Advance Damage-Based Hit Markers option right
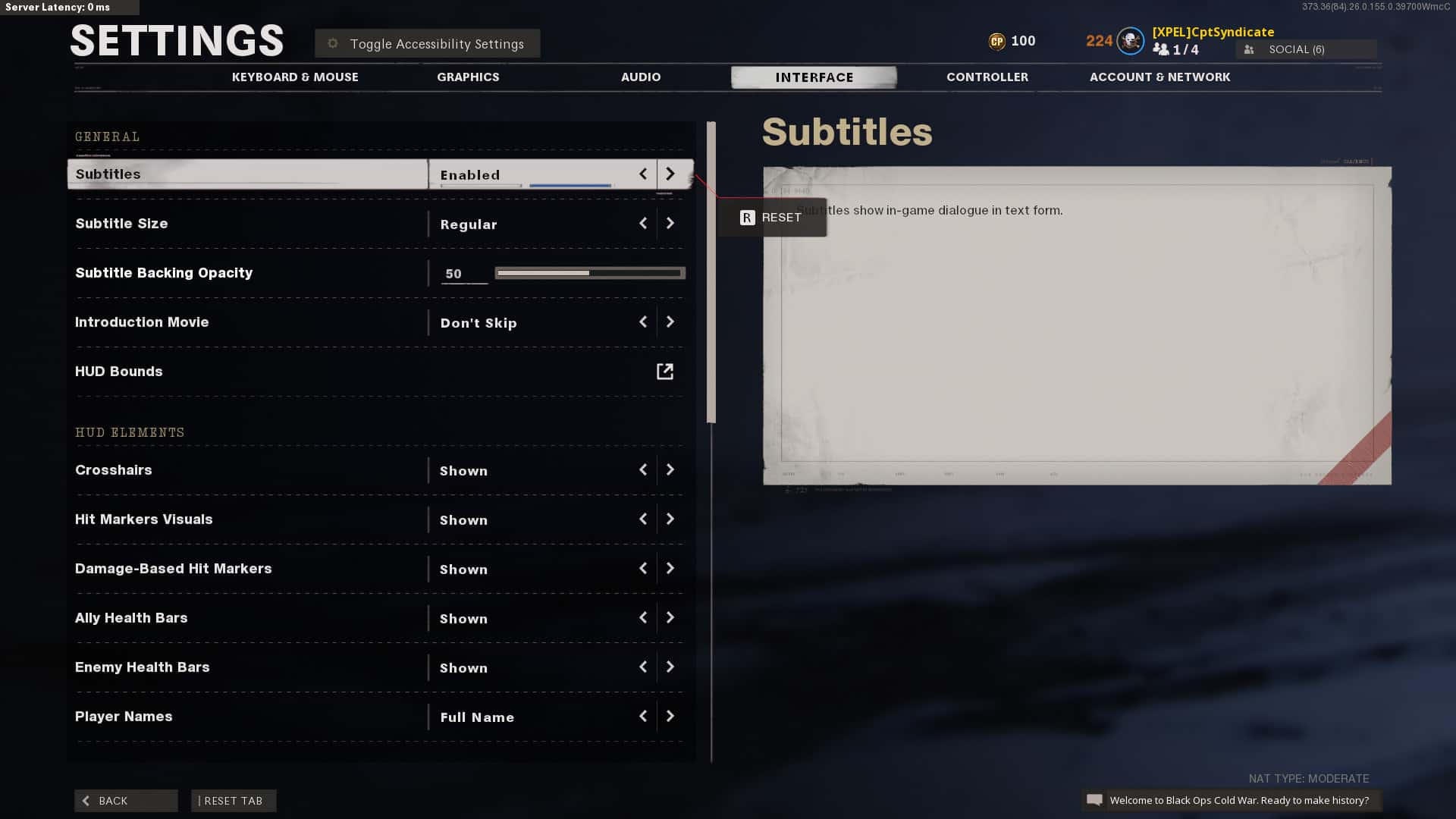 [x=670, y=569]
